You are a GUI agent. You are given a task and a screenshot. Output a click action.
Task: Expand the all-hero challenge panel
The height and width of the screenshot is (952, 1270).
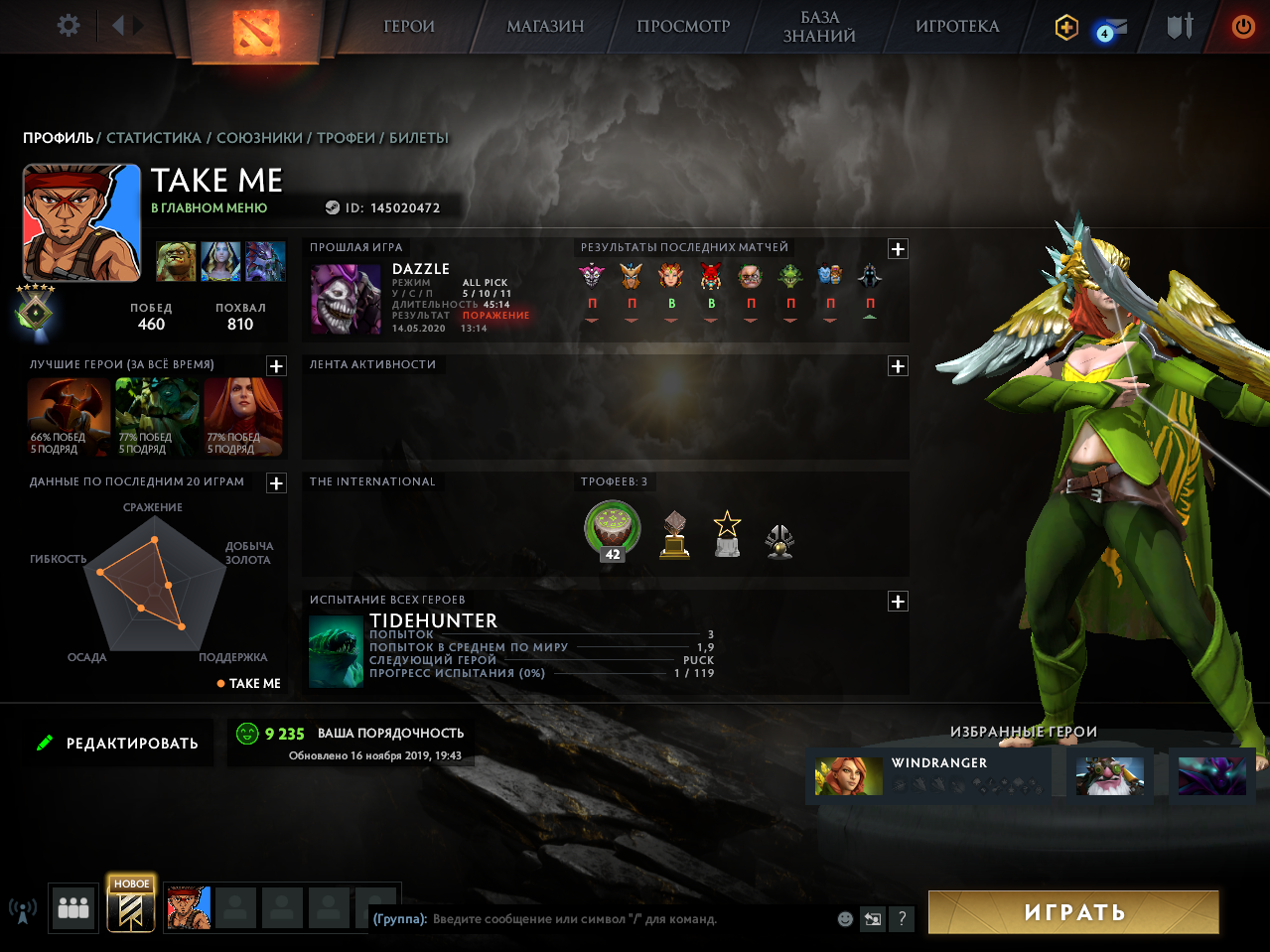point(898,602)
